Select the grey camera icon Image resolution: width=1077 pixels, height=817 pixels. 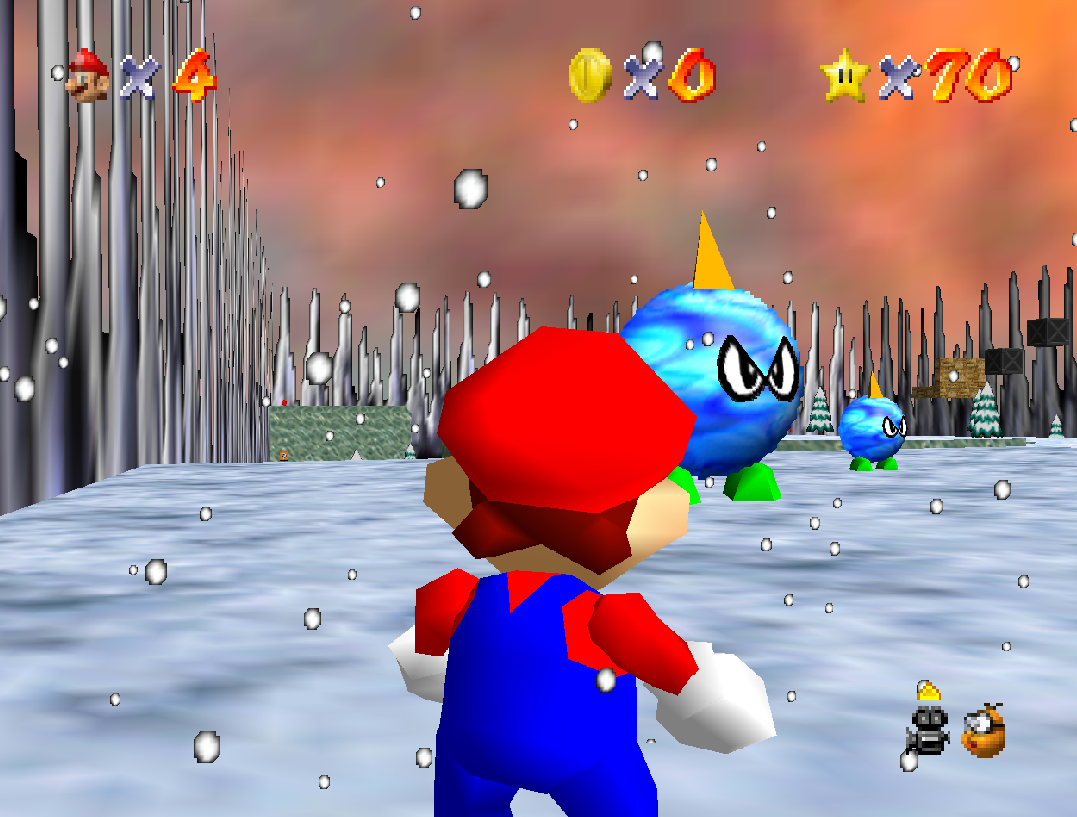tap(929, 730)
